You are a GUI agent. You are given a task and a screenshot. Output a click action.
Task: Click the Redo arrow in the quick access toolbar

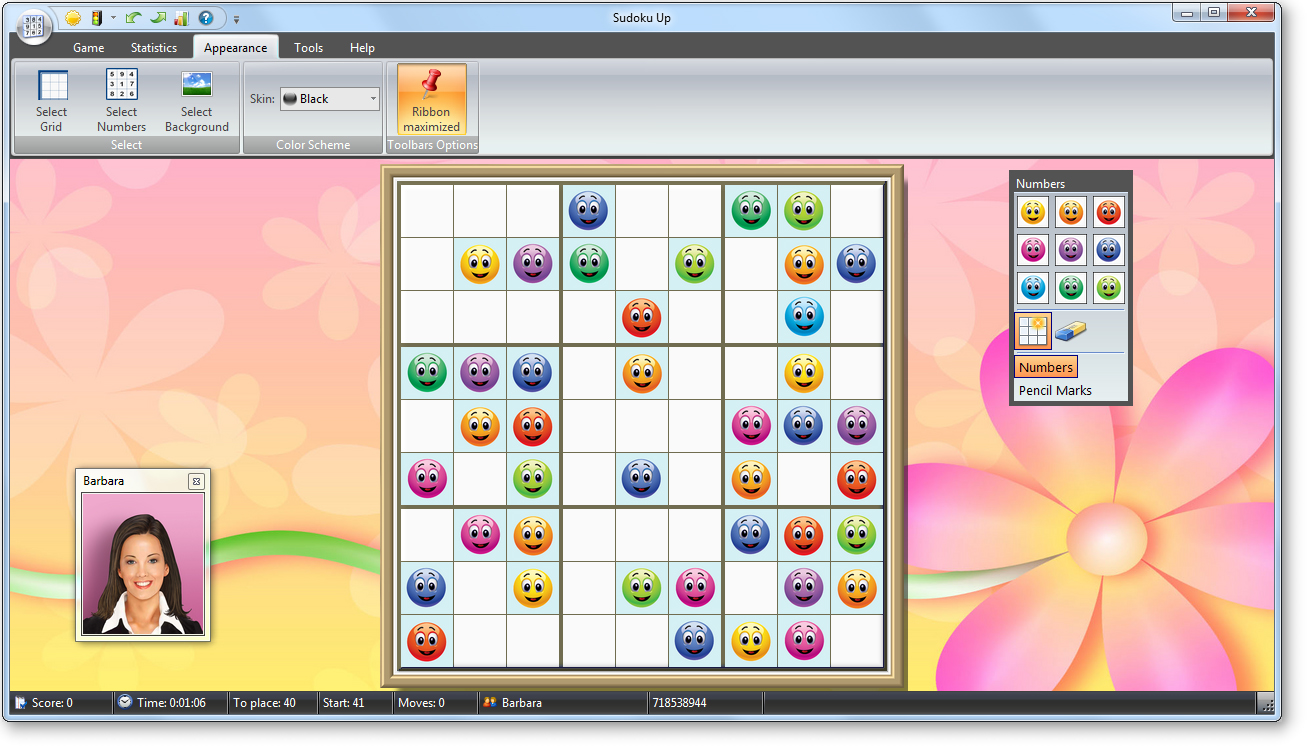tap(158, 17)
